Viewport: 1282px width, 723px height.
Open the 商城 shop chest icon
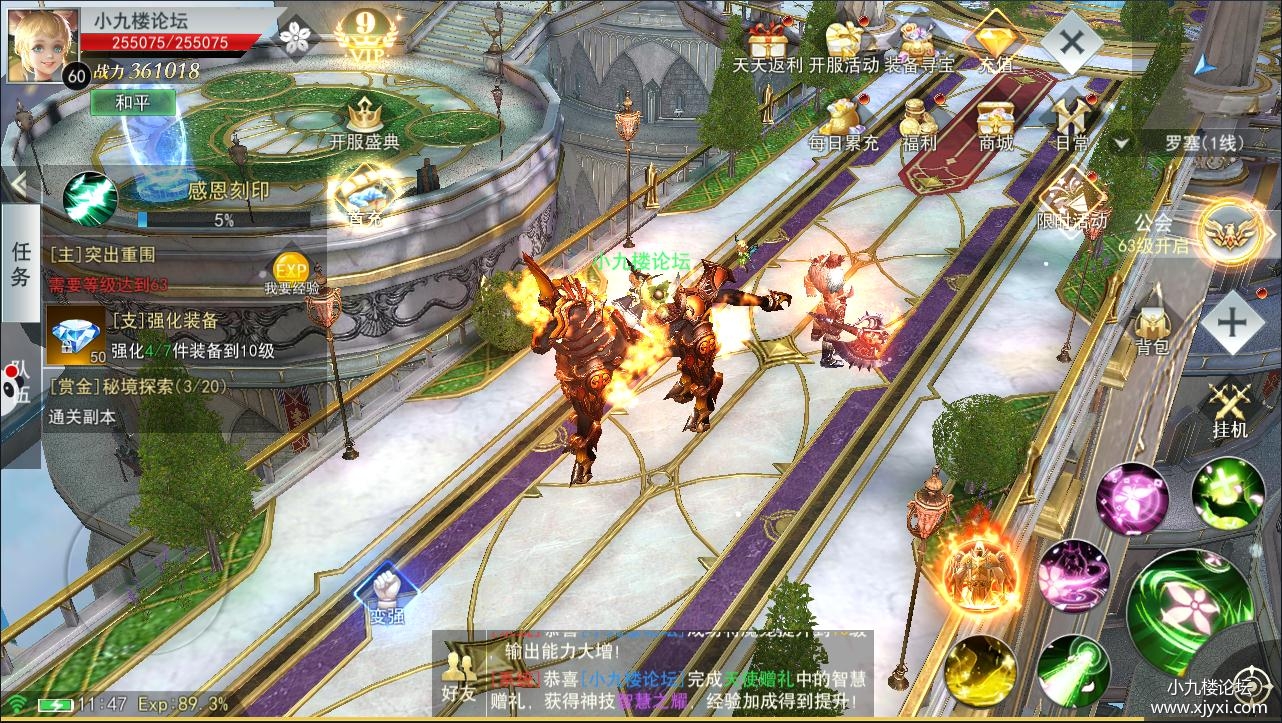point(996,123)
